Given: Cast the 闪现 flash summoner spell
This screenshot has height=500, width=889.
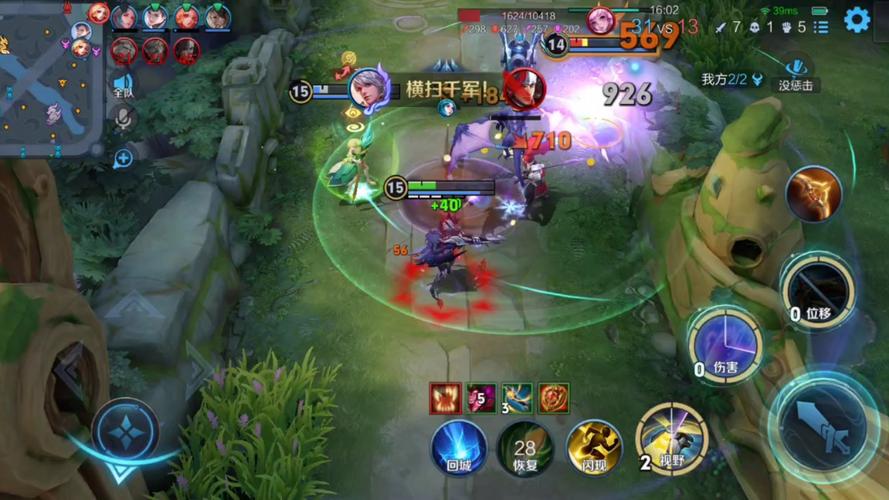Looking at the screenshot, I should pyautogui.click(x=594, y=446).
